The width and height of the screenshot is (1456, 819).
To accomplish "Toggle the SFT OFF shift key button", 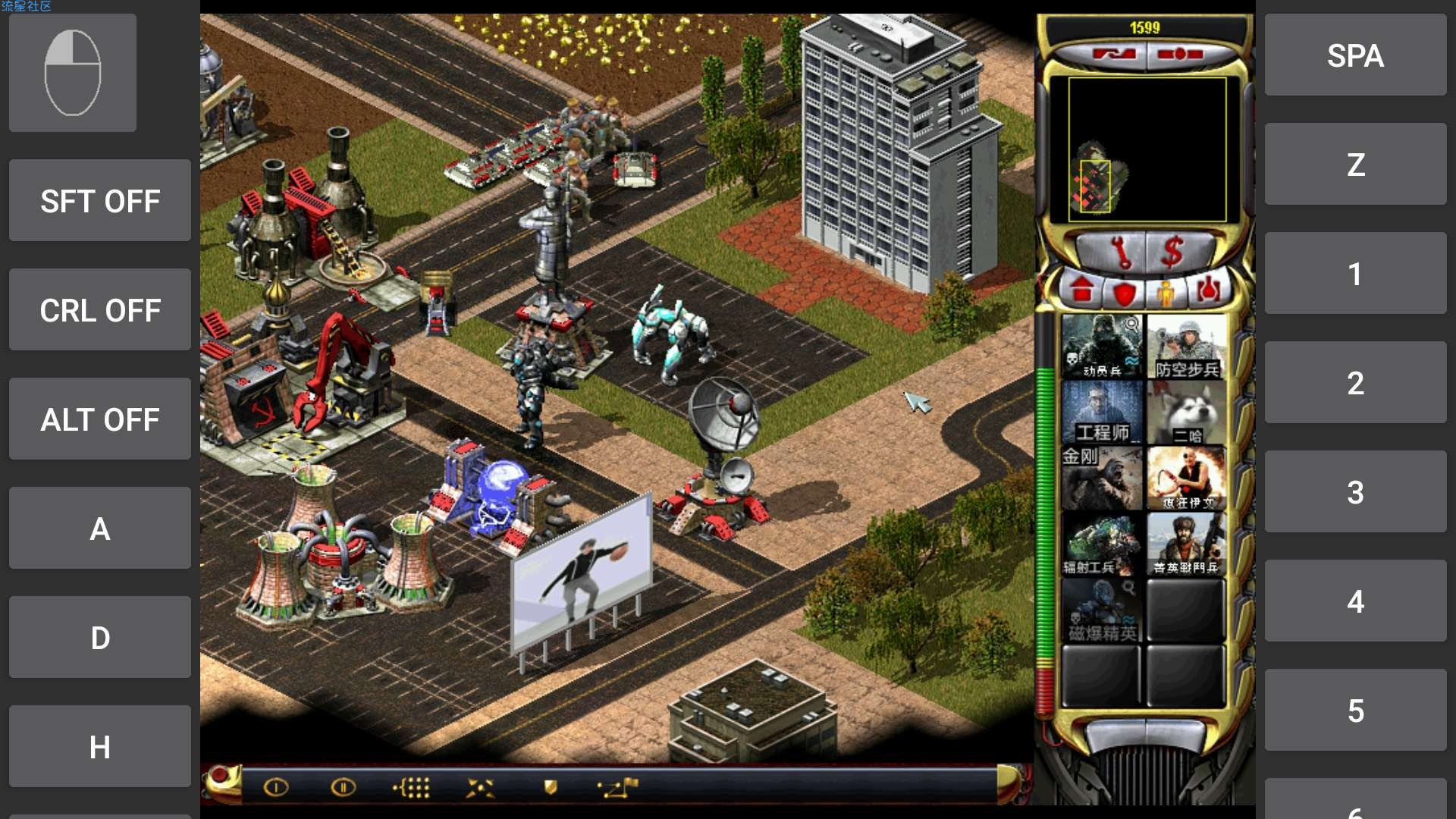I will coord(100,201).
